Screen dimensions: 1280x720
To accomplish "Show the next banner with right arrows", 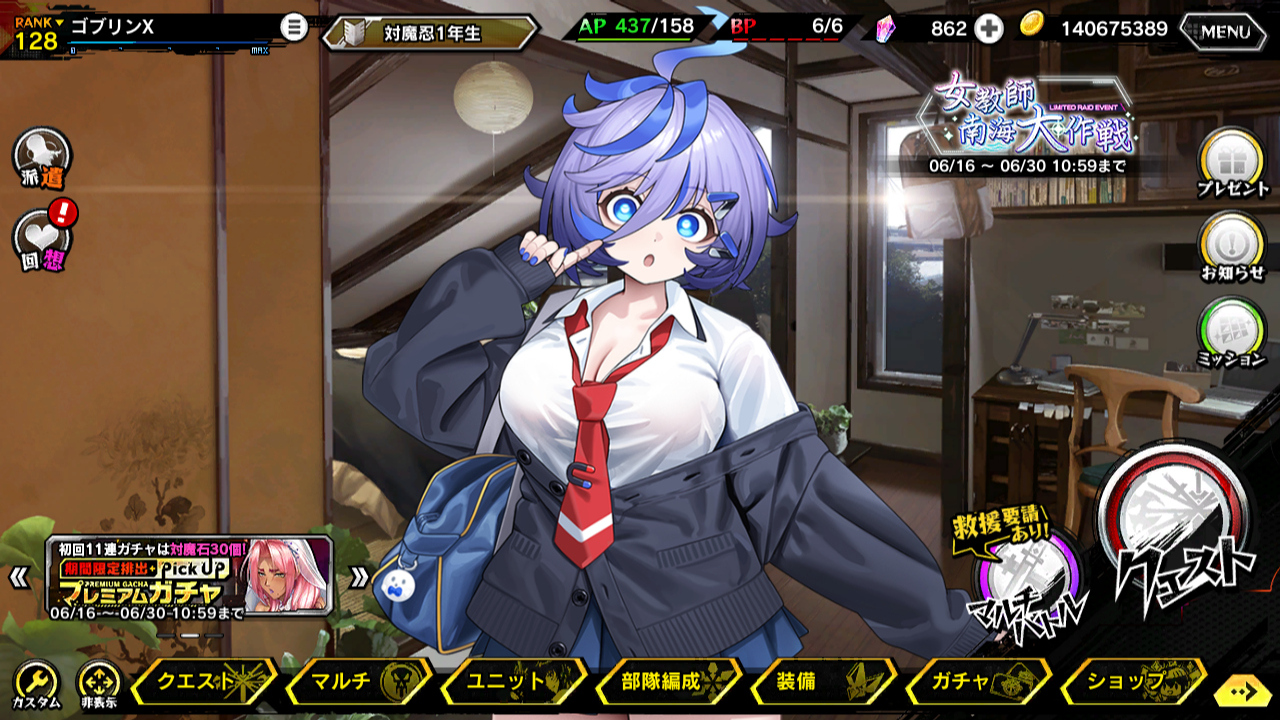I will pyautogui.click(x=359, y=576).
